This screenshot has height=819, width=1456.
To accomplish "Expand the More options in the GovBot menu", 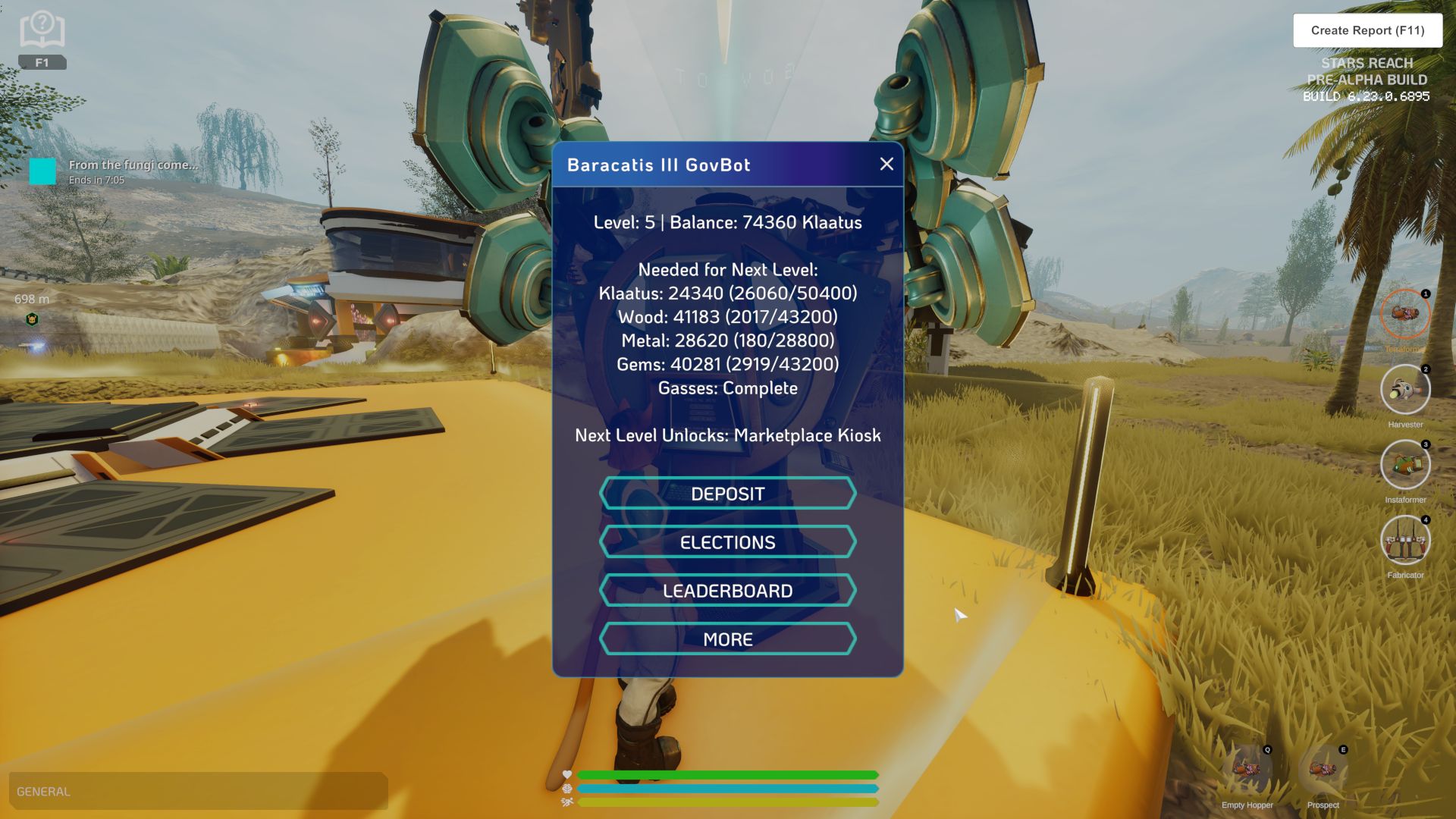I will pyautogui.click(x=726, y=639).
